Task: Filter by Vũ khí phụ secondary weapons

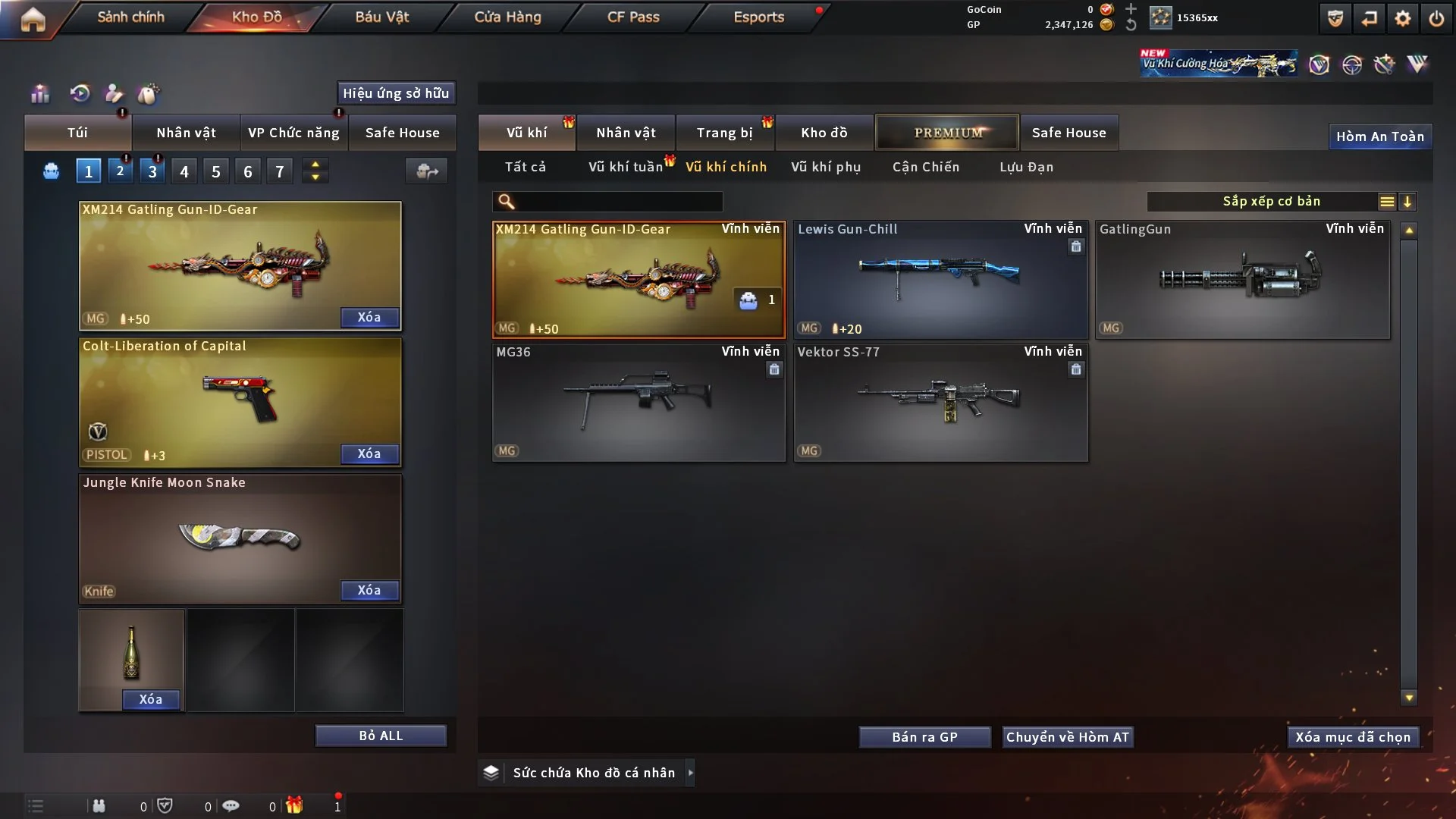Action: 826,167
